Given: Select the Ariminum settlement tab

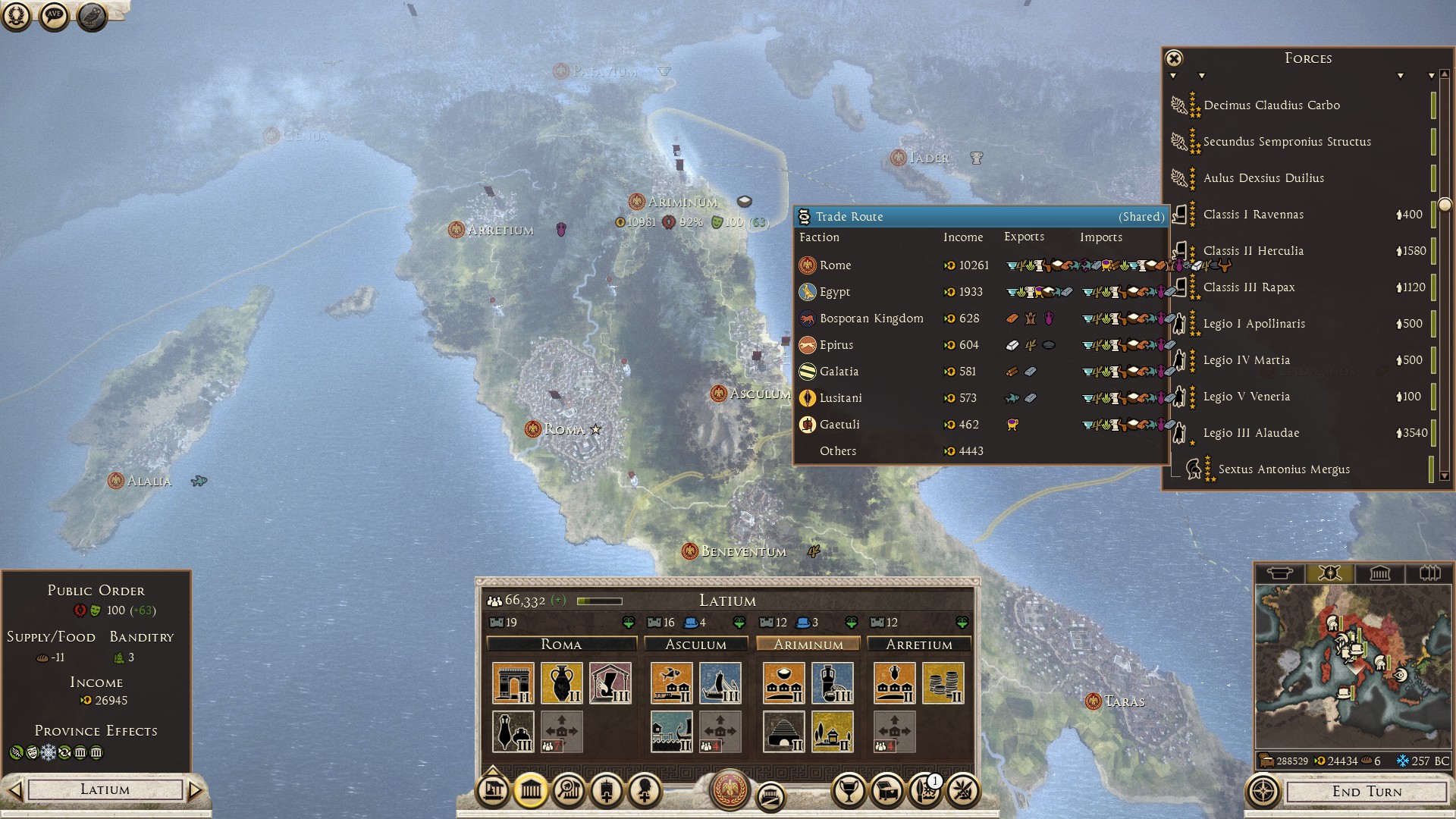Looking at the screenshot, I should pos(808,645).
